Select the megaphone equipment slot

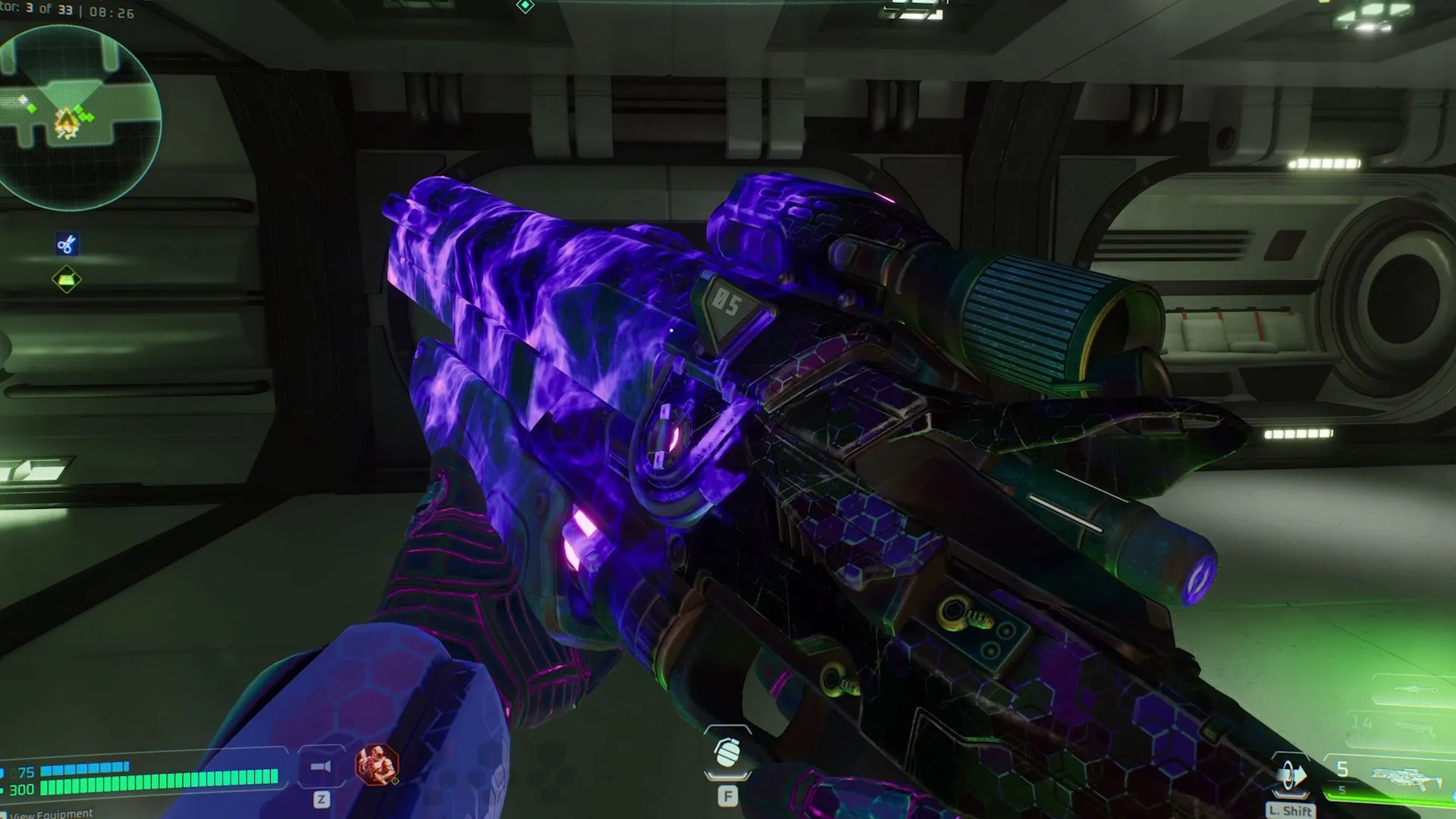pos(321,767)
